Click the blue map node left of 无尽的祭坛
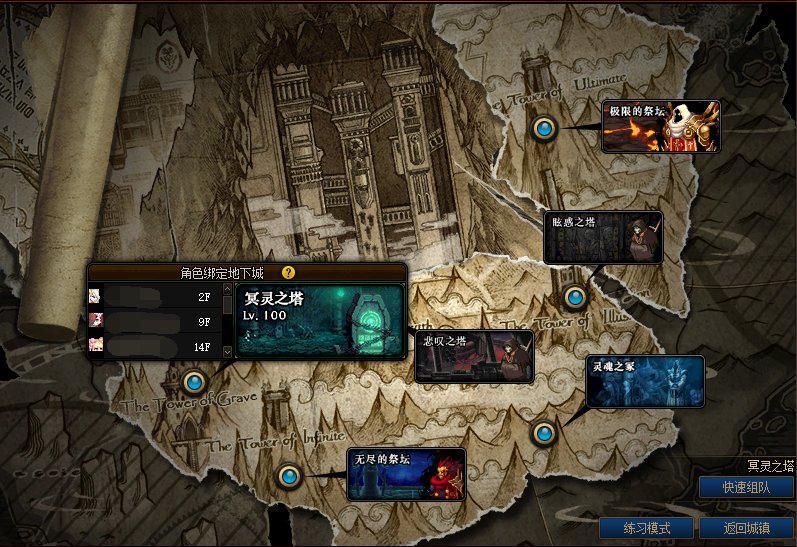Image resolution: width=797 pixels, height=547 pixels. (290, 475)
